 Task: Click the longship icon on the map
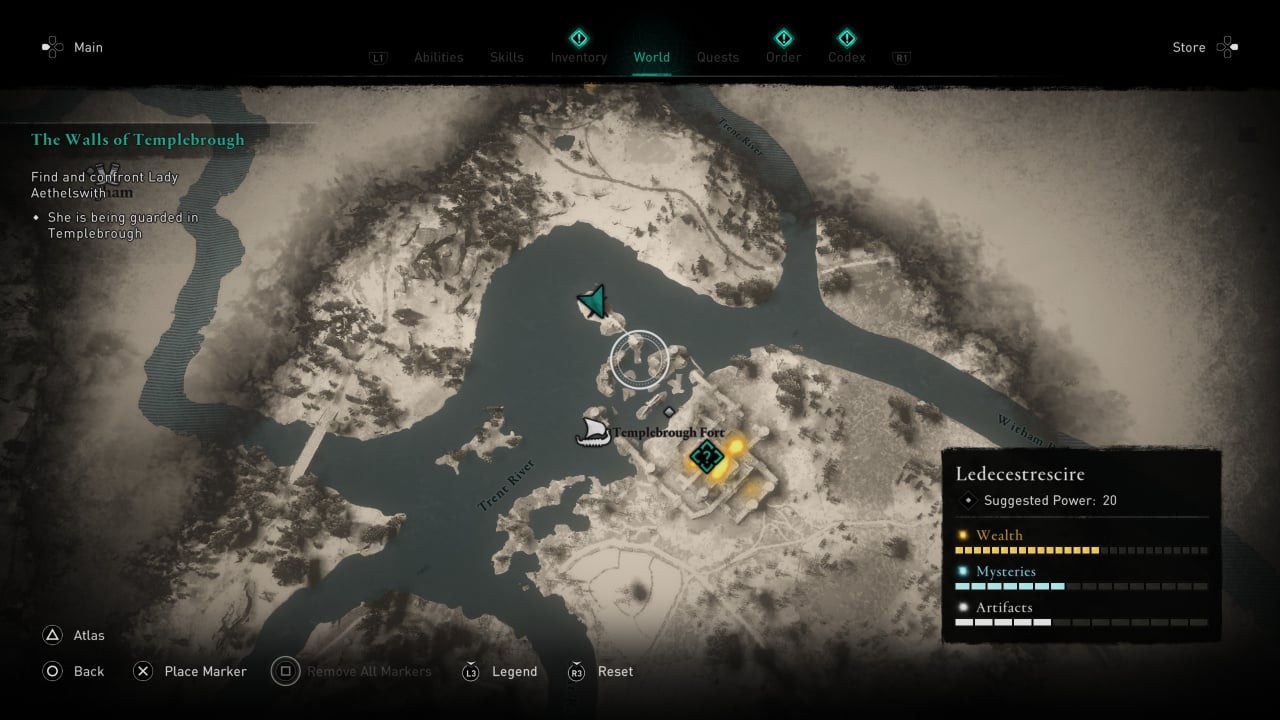(593, 432)
